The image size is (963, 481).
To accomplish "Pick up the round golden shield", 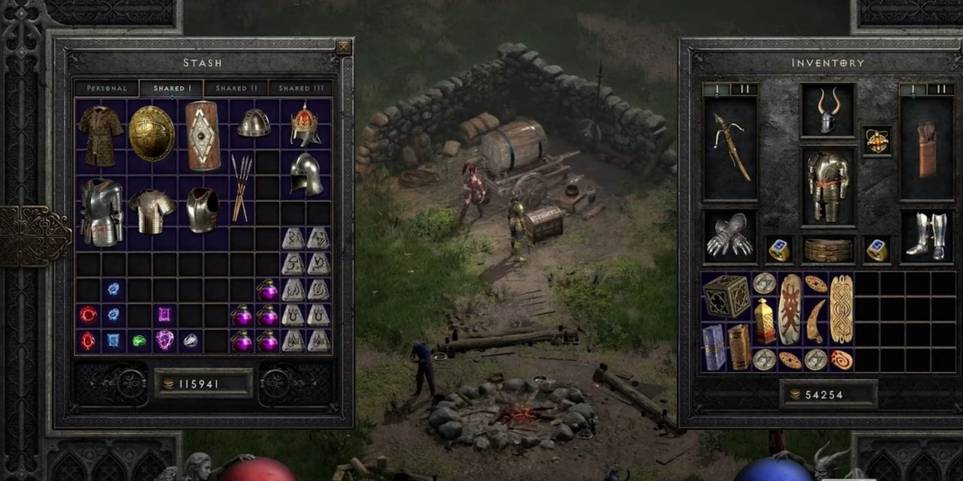I will pyautogui.click(x=151, y=133).
